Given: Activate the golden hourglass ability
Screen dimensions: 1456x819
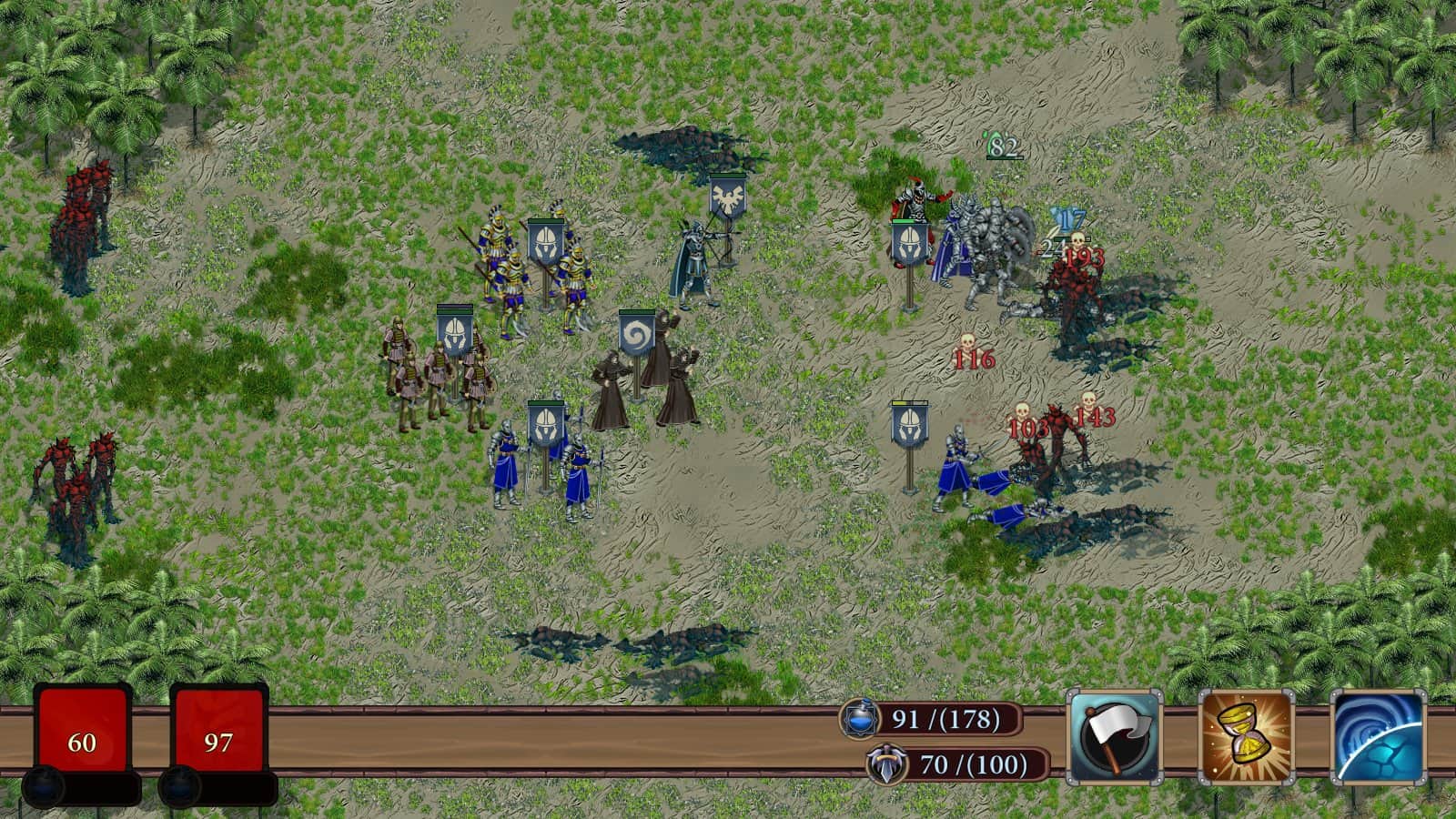Looking at the screenshot, I should point(1246,738).
